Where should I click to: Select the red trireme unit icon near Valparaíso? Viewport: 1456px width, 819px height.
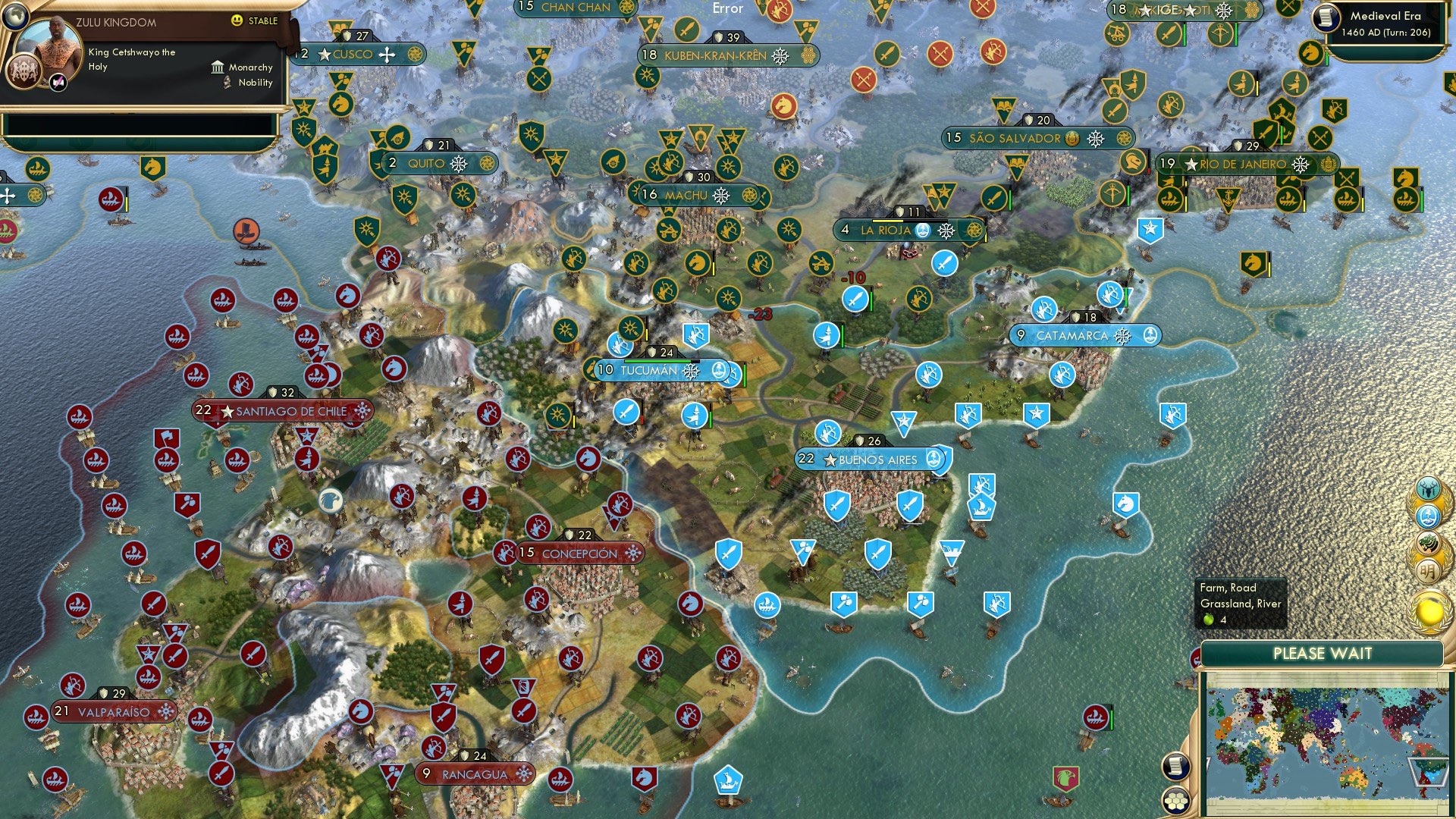[x=36, y=717]
